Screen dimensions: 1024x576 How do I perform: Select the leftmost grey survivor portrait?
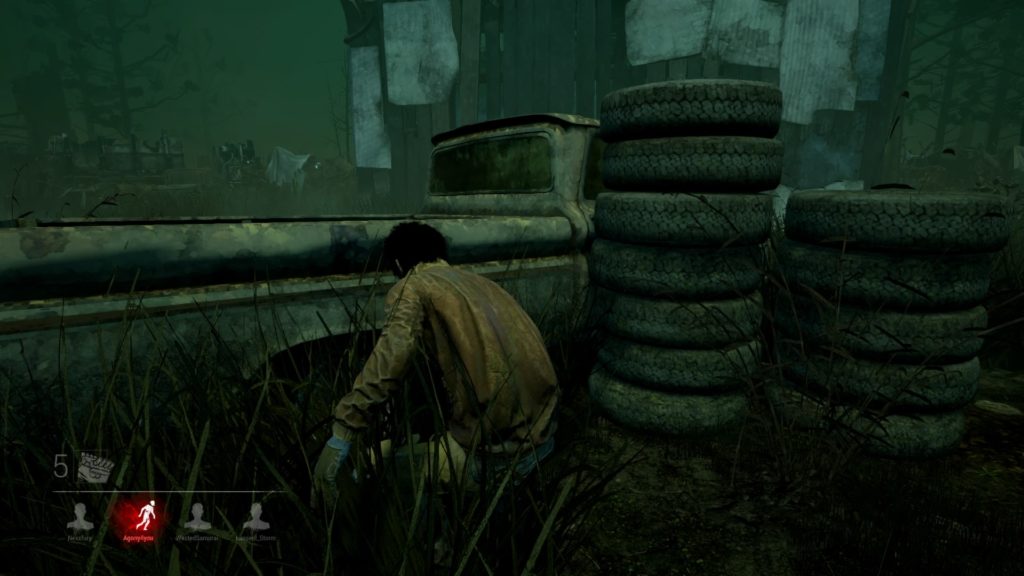point(80,516)
